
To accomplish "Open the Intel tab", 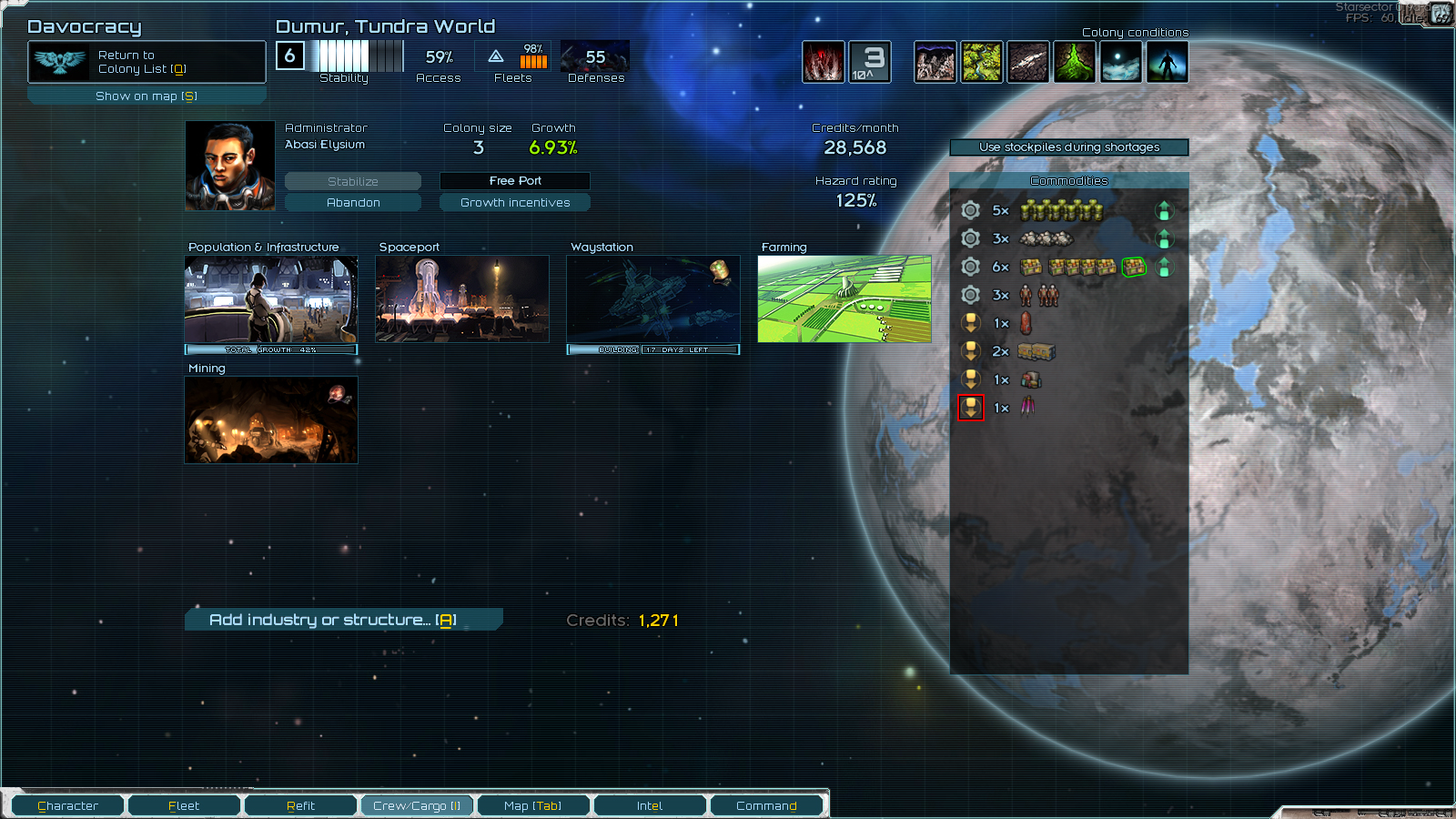I will (650, 805).
